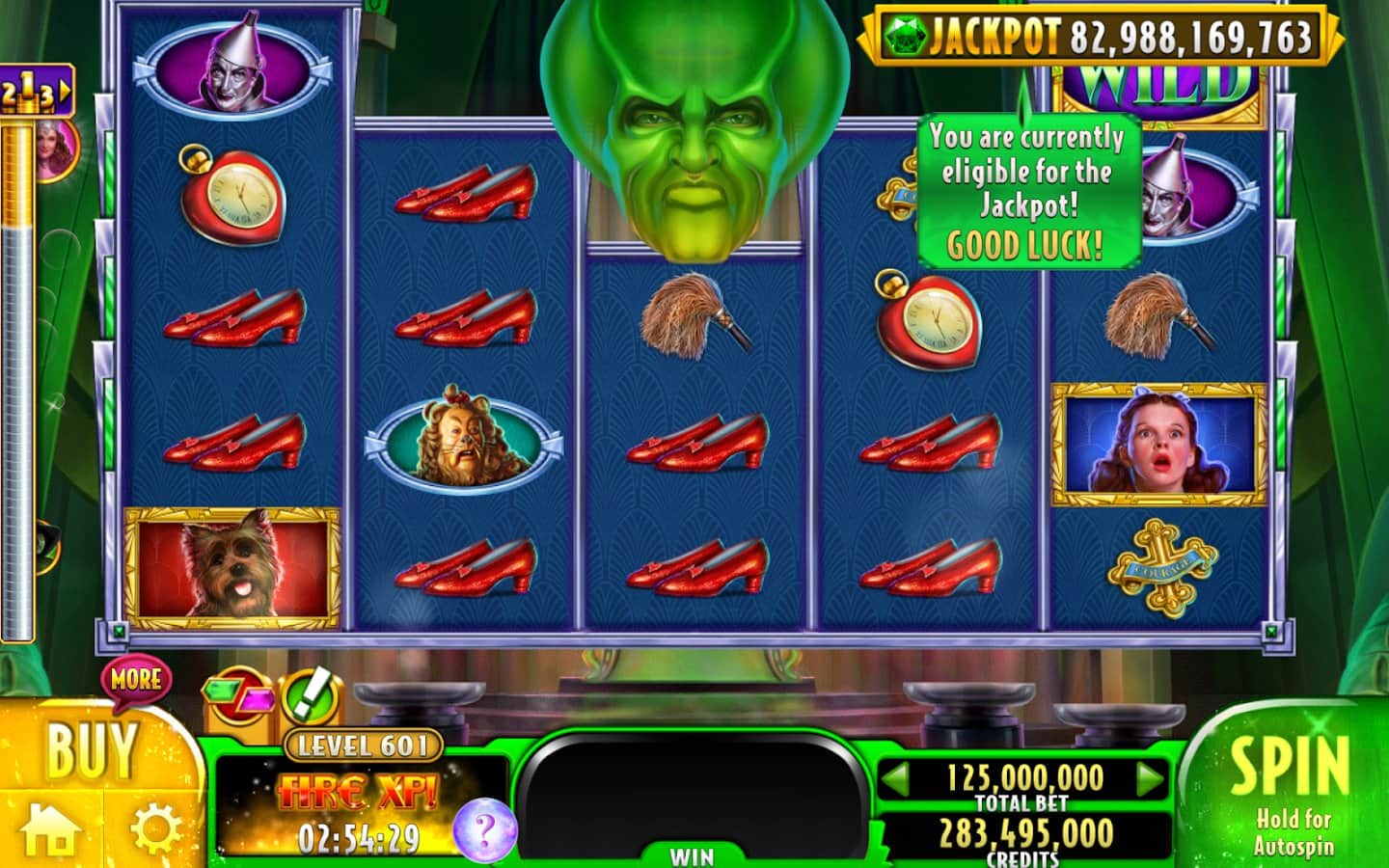The image size is (1389, 868).
Task: Tap the Level 601 badge
Action: point(363,746)
